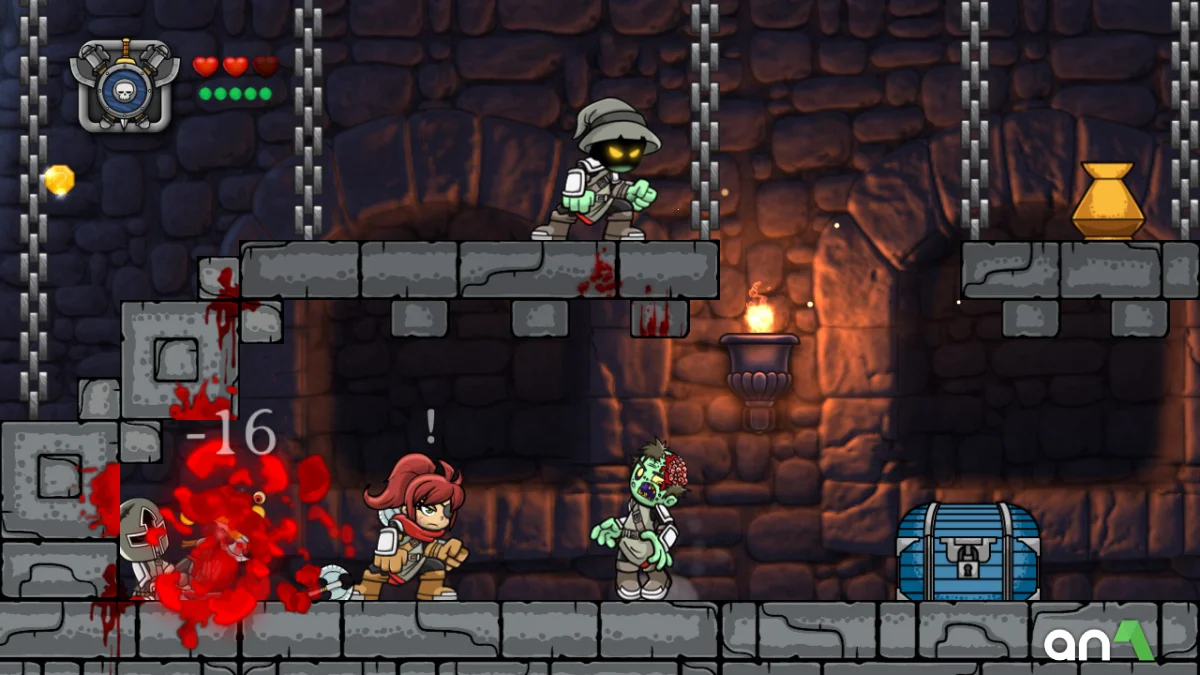Click the white and green watermark logo
This screenshot has height=675, width=1200.
(1098, 642)
